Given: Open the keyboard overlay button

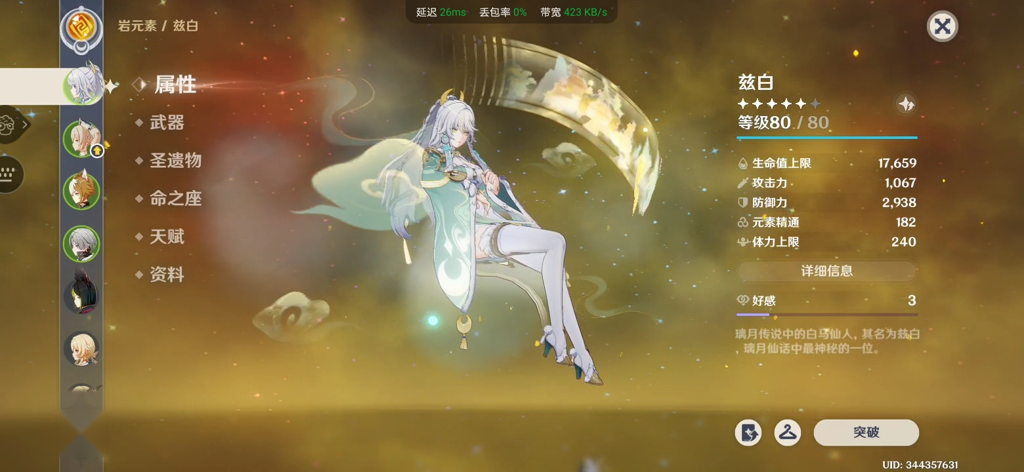Looking at the screenshot, I should [10, 173].
